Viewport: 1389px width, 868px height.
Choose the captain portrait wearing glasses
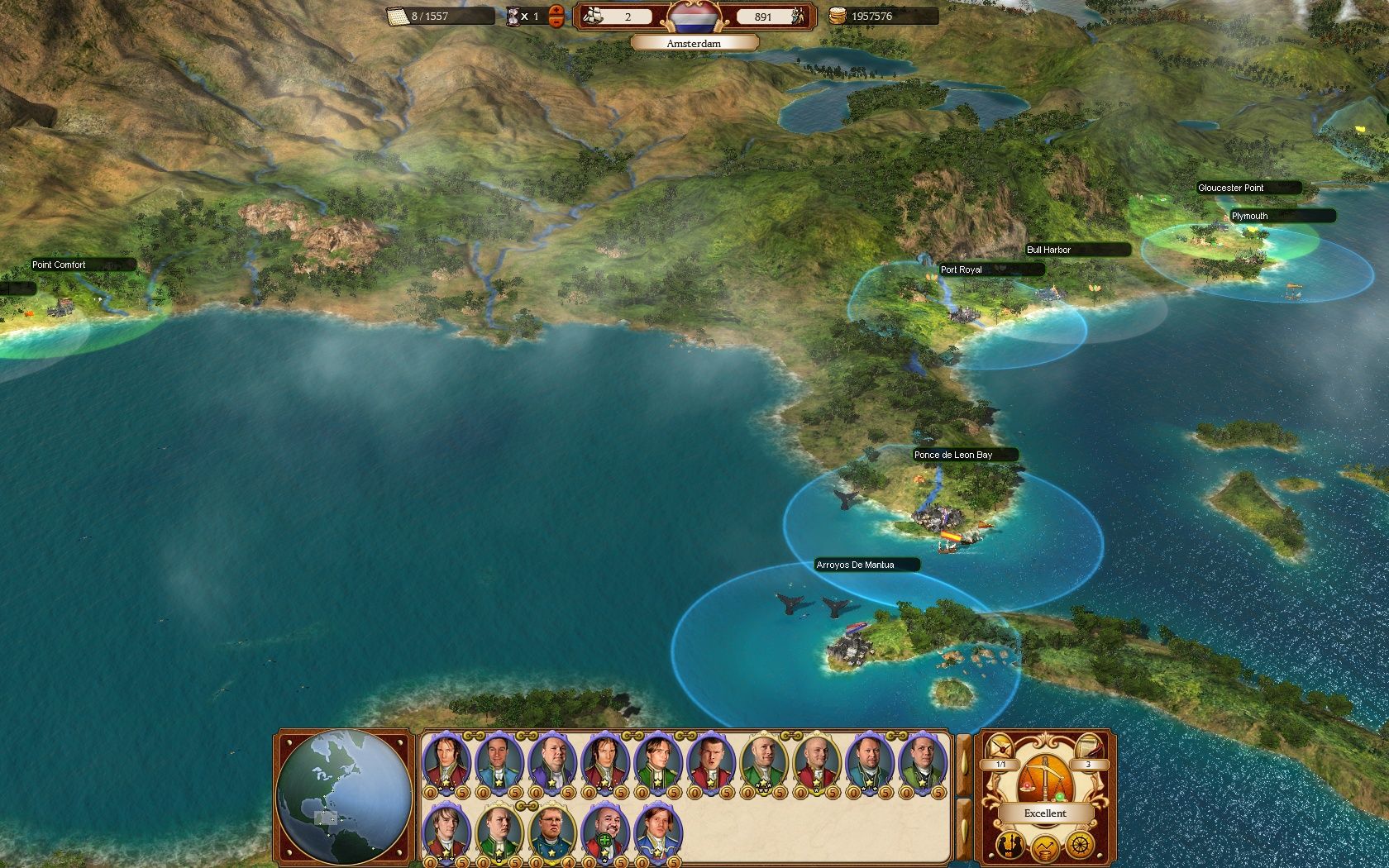pyautogui.click(x=552, y=827)
